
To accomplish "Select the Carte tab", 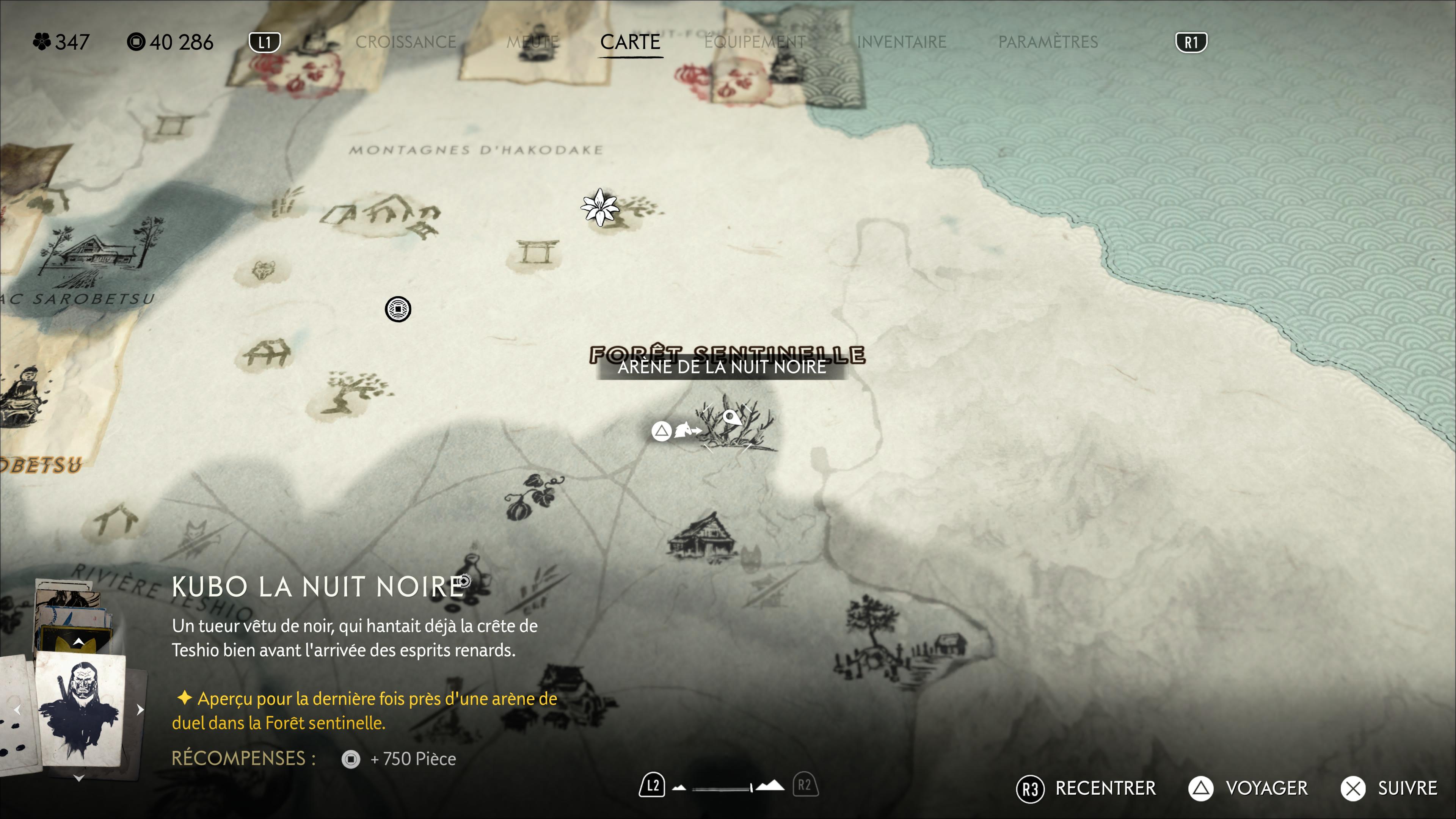I will pyautogui.click(x=630, y=42).
